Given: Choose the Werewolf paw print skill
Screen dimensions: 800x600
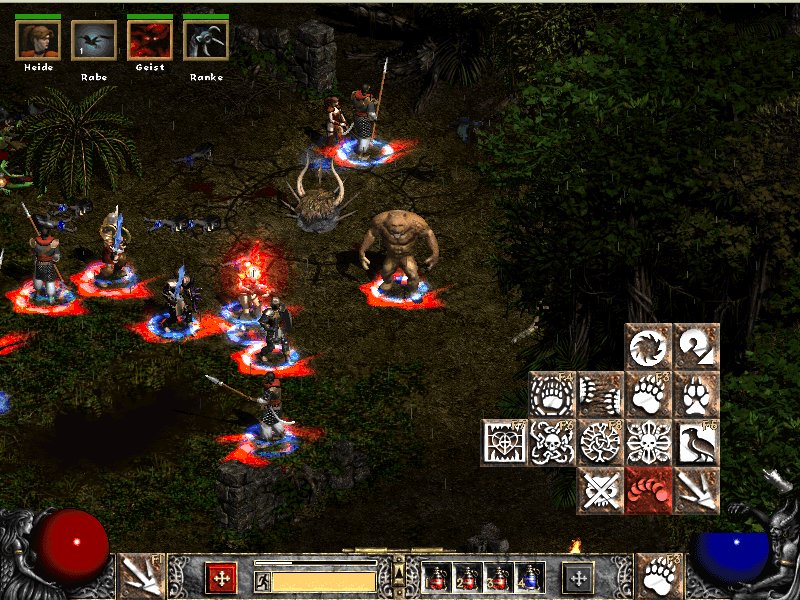Looking at the screenshot, I should tap(697, 394).
